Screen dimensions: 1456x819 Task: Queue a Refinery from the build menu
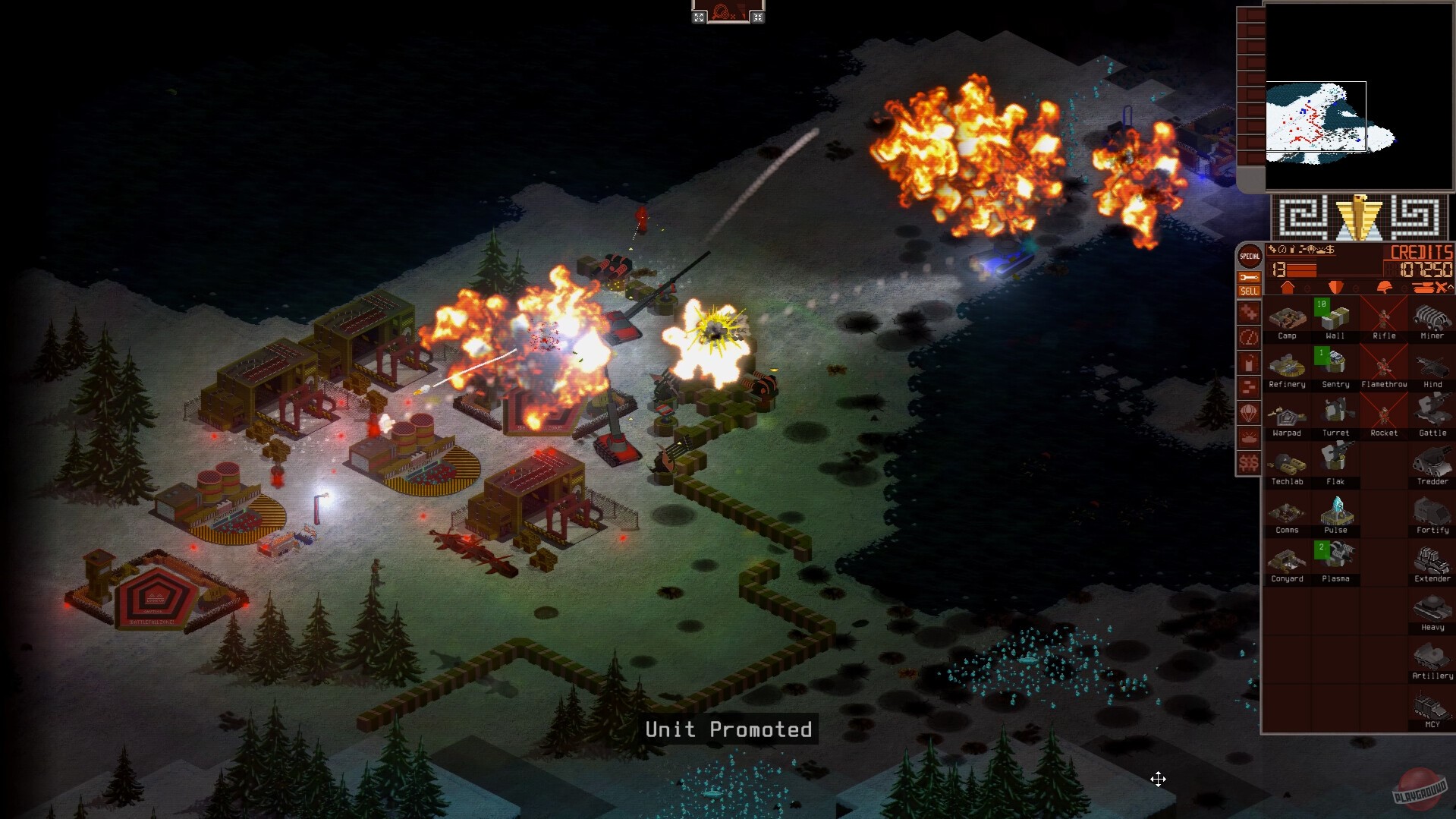pos(1287,364)
